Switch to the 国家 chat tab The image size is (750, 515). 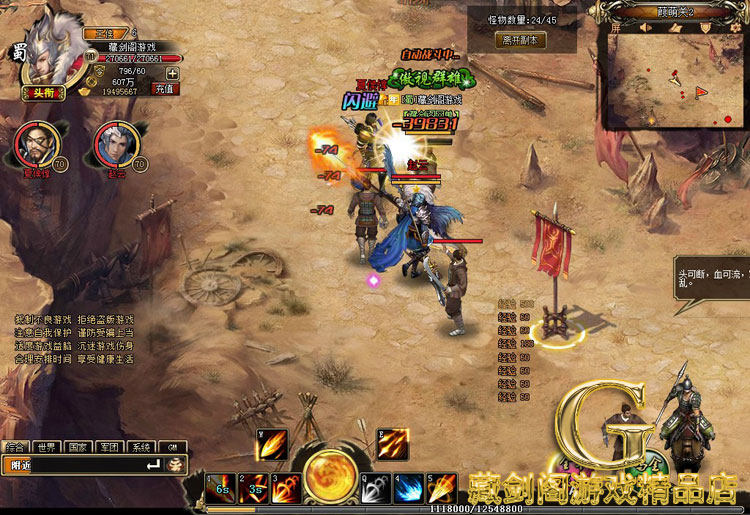tap(78, 447)
